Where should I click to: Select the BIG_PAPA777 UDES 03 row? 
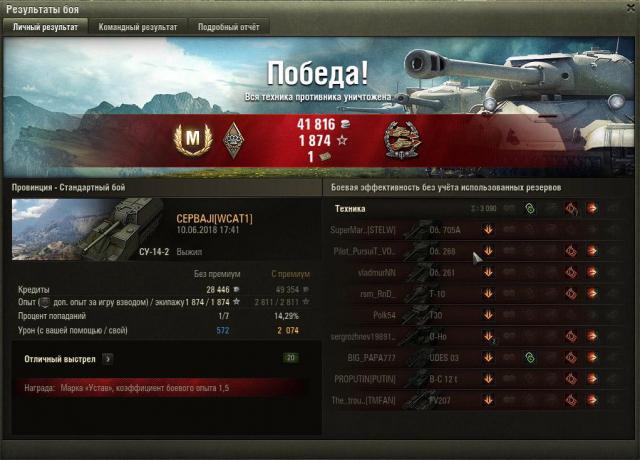pos(470,357)
